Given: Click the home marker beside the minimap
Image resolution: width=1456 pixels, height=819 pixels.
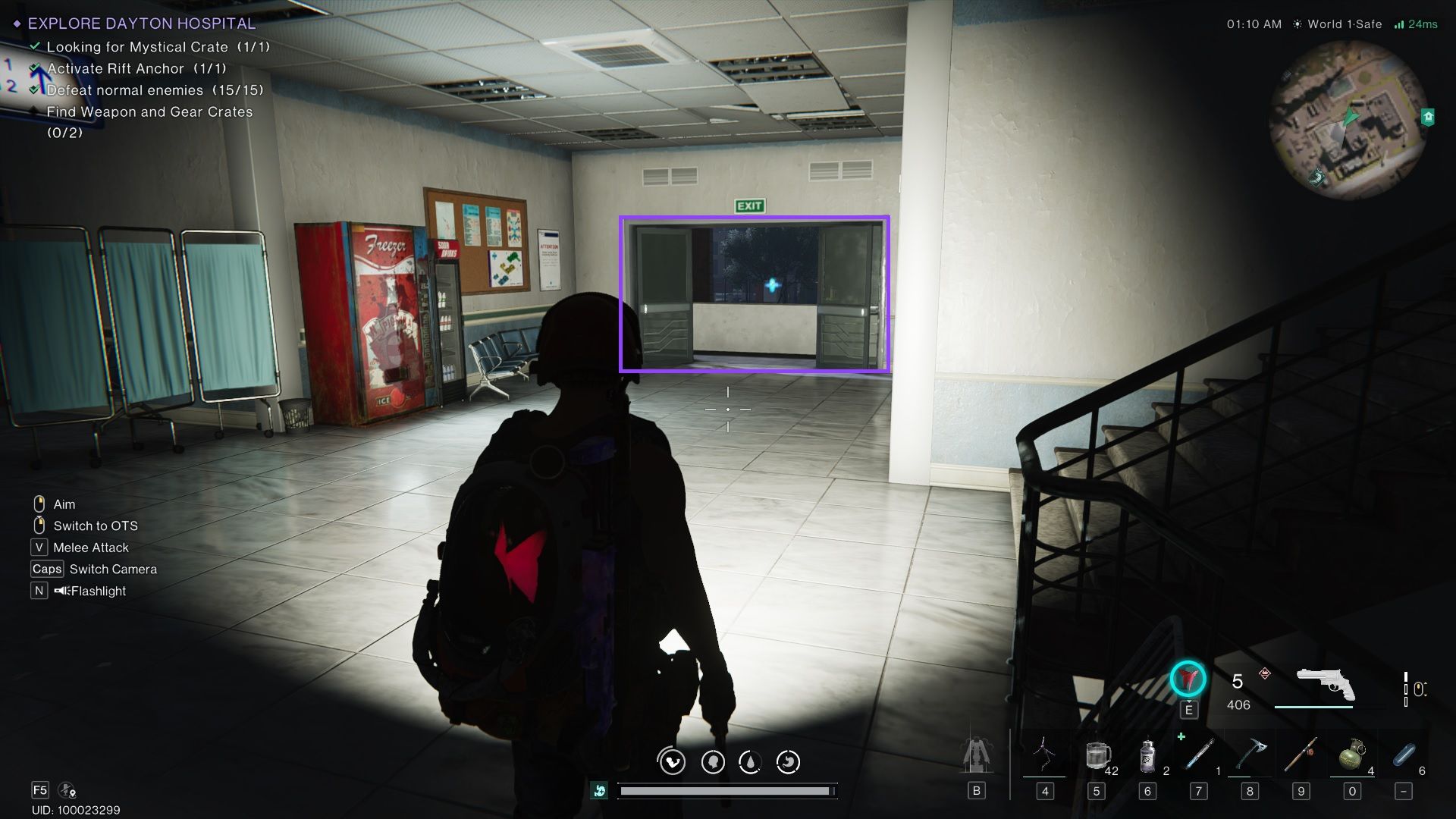Looking at the screenshot, I should [1428, 117].
